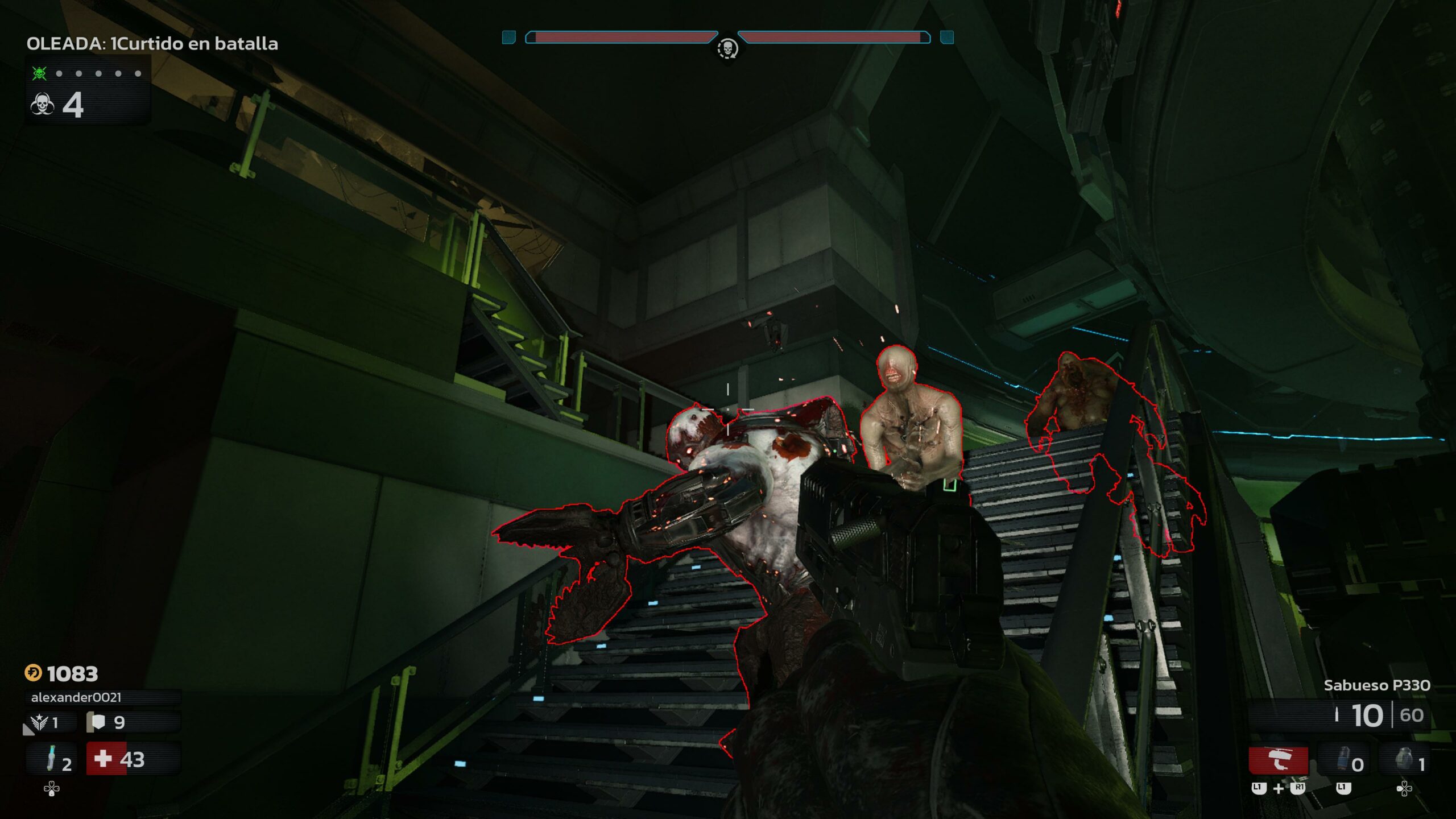Click the skull emblem at top center
Screen dimensions: 1456x819
point(727,48)
